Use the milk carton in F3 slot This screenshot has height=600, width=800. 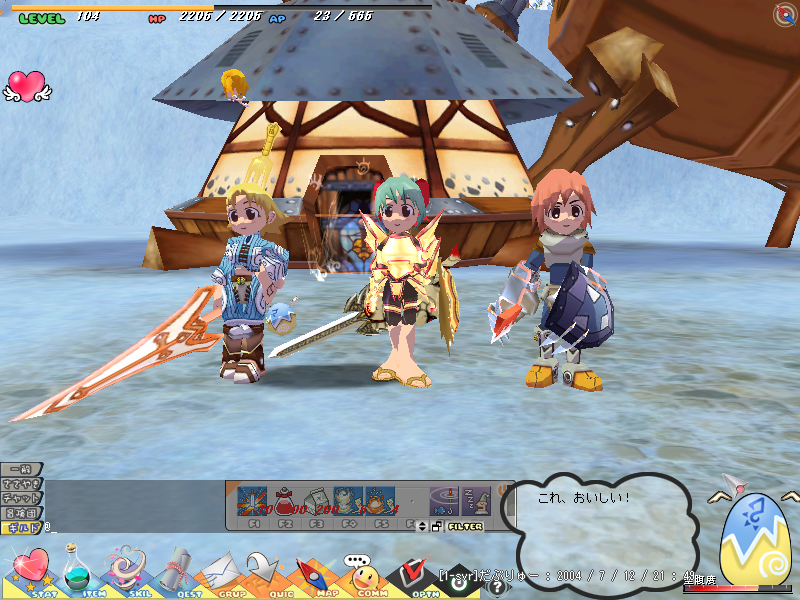point(317,500)
